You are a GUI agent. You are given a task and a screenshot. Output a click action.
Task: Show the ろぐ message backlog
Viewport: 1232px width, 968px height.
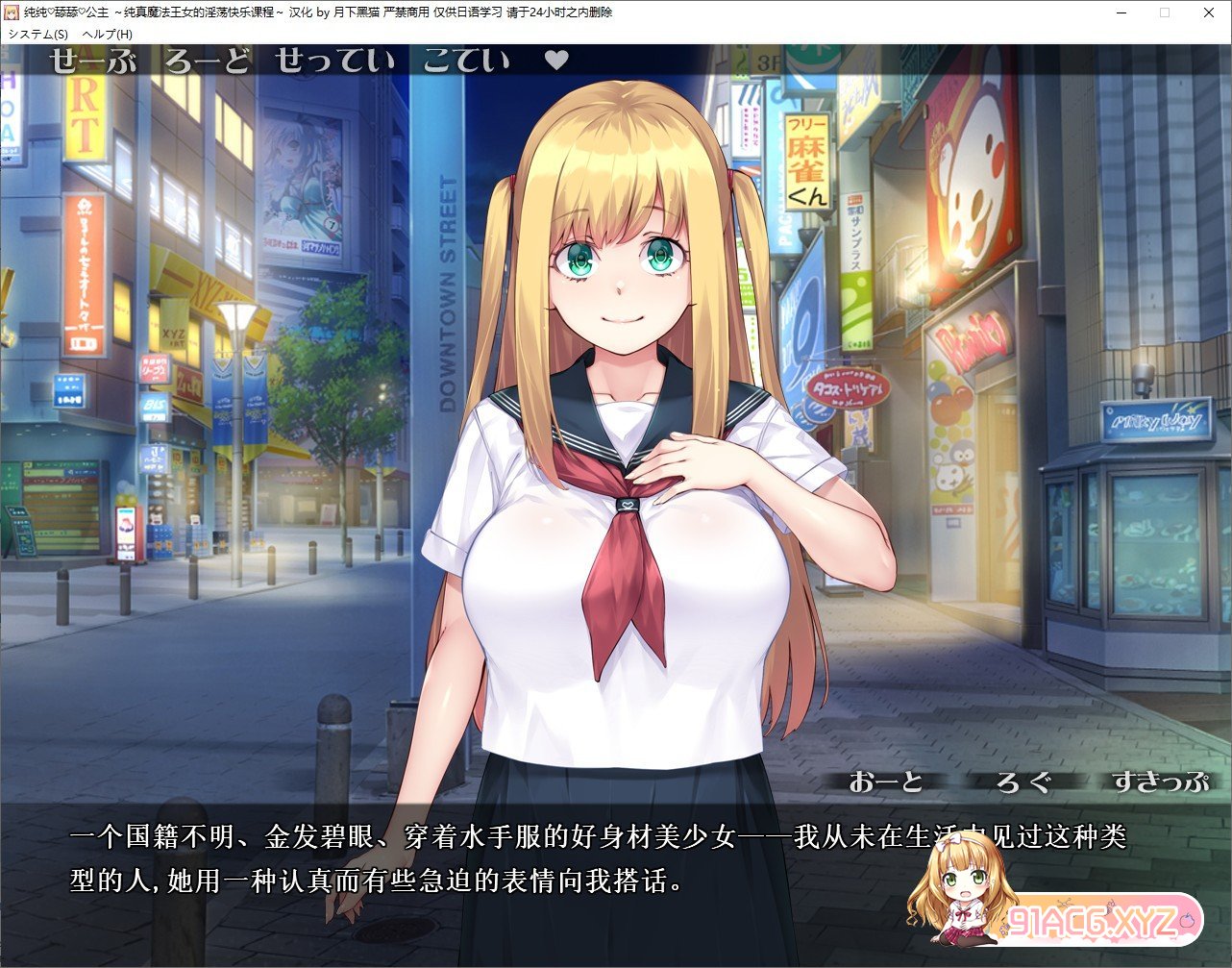tap(1023, 782)
